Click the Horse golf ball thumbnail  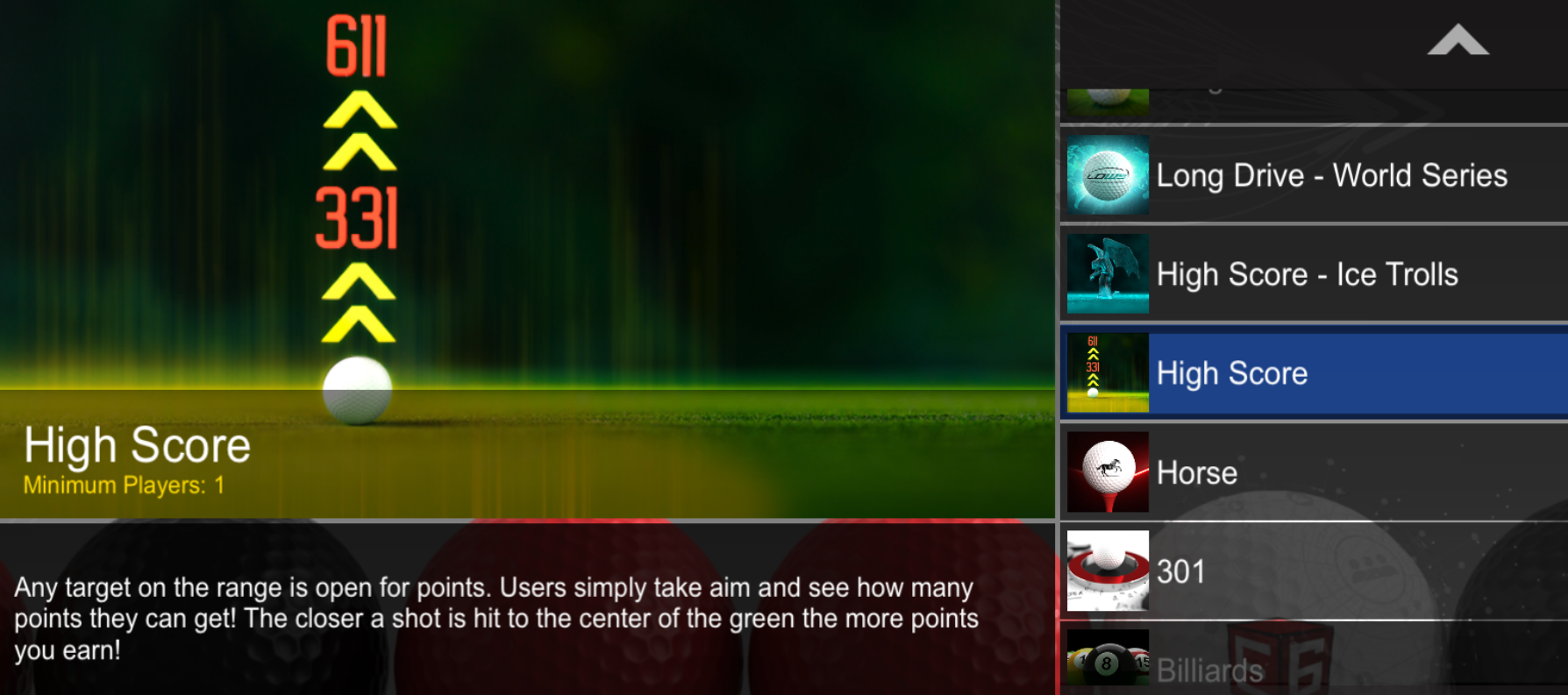click(x=1108, y=472)
